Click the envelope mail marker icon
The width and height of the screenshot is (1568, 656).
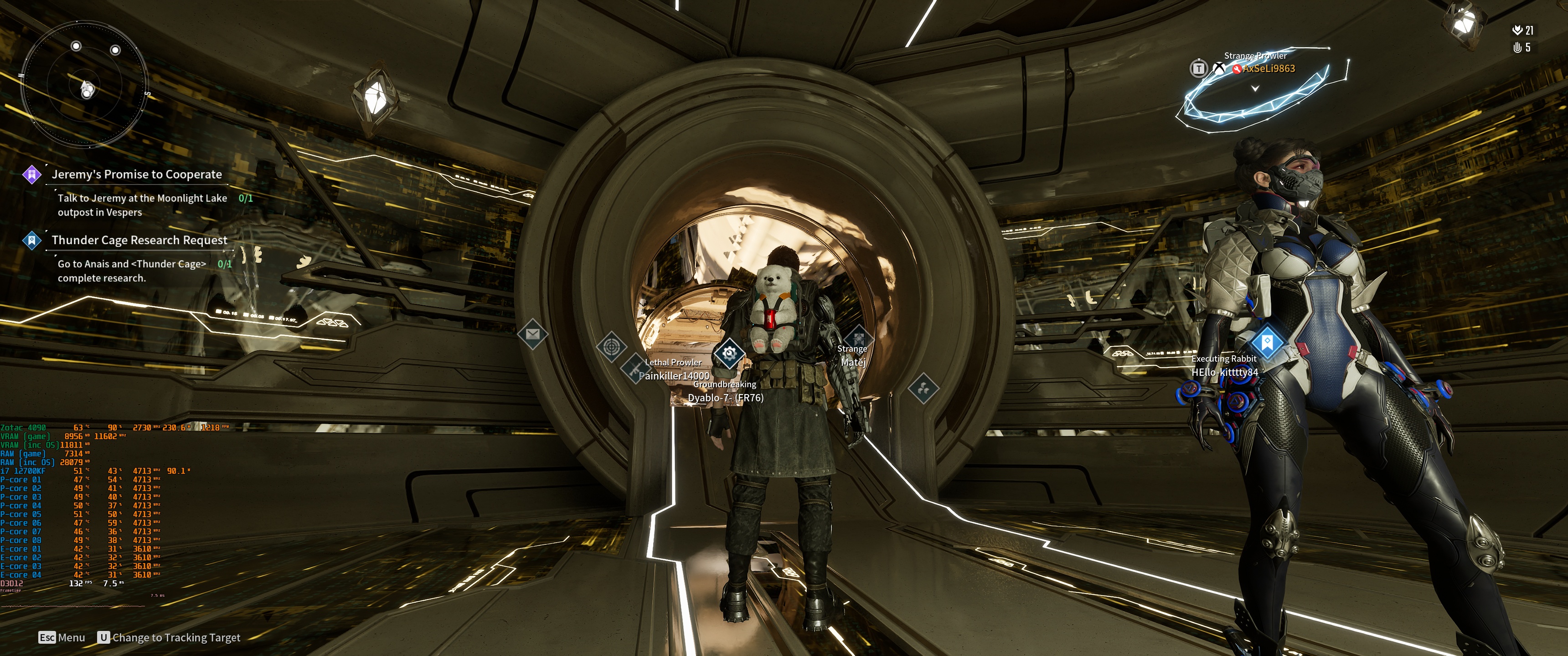click(532, 334)
